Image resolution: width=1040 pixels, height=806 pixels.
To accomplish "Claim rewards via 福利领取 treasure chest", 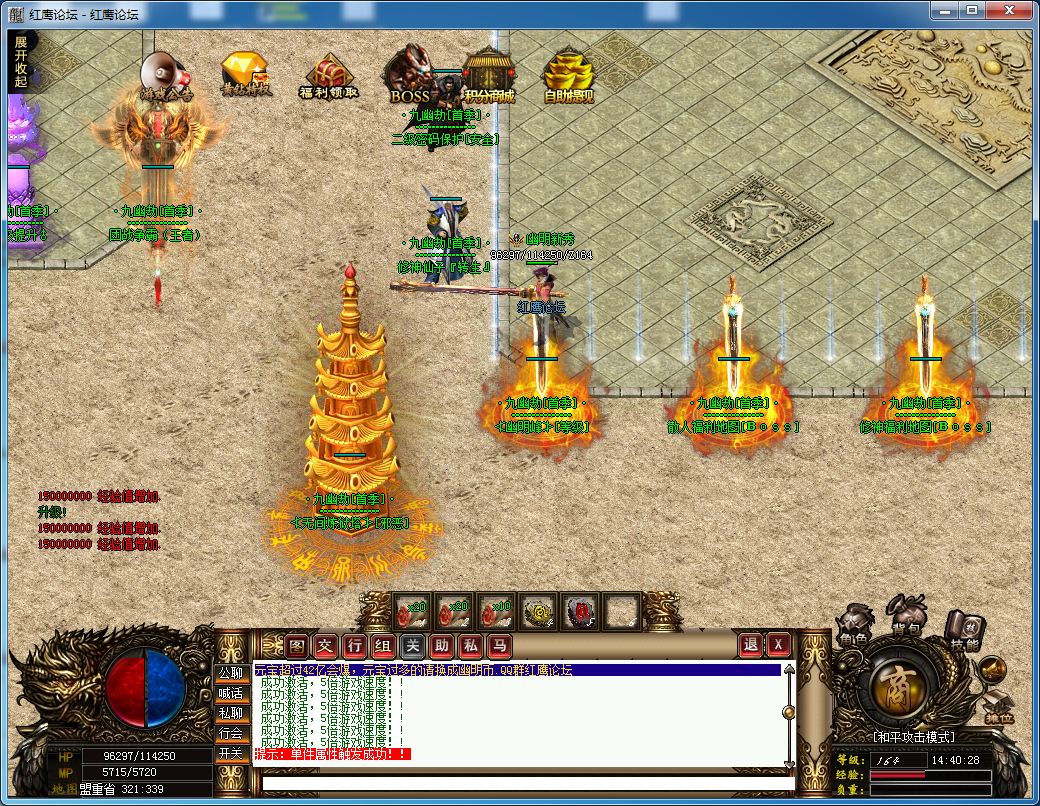I will [327, 76].
